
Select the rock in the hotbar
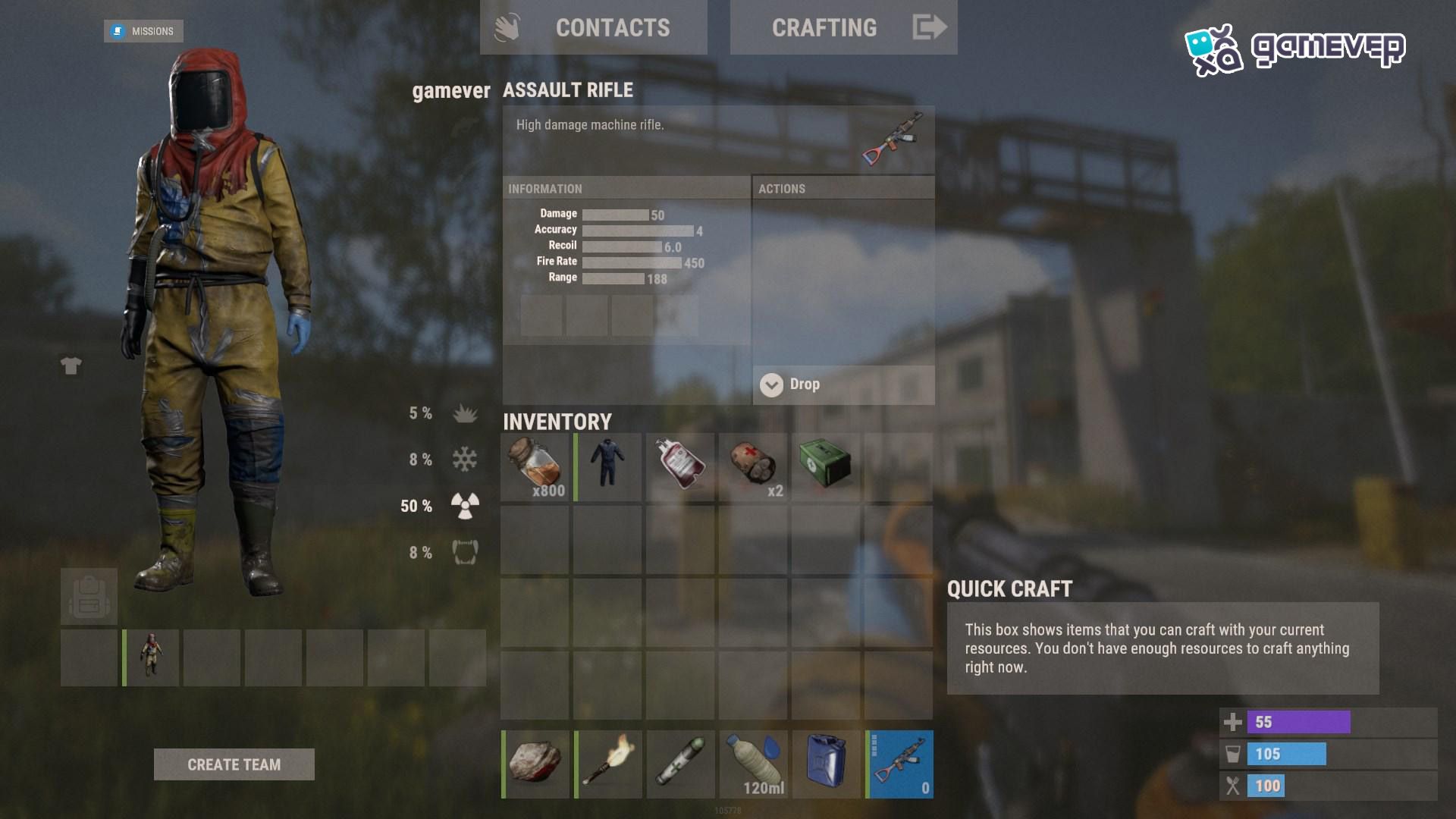pos(535,764)
